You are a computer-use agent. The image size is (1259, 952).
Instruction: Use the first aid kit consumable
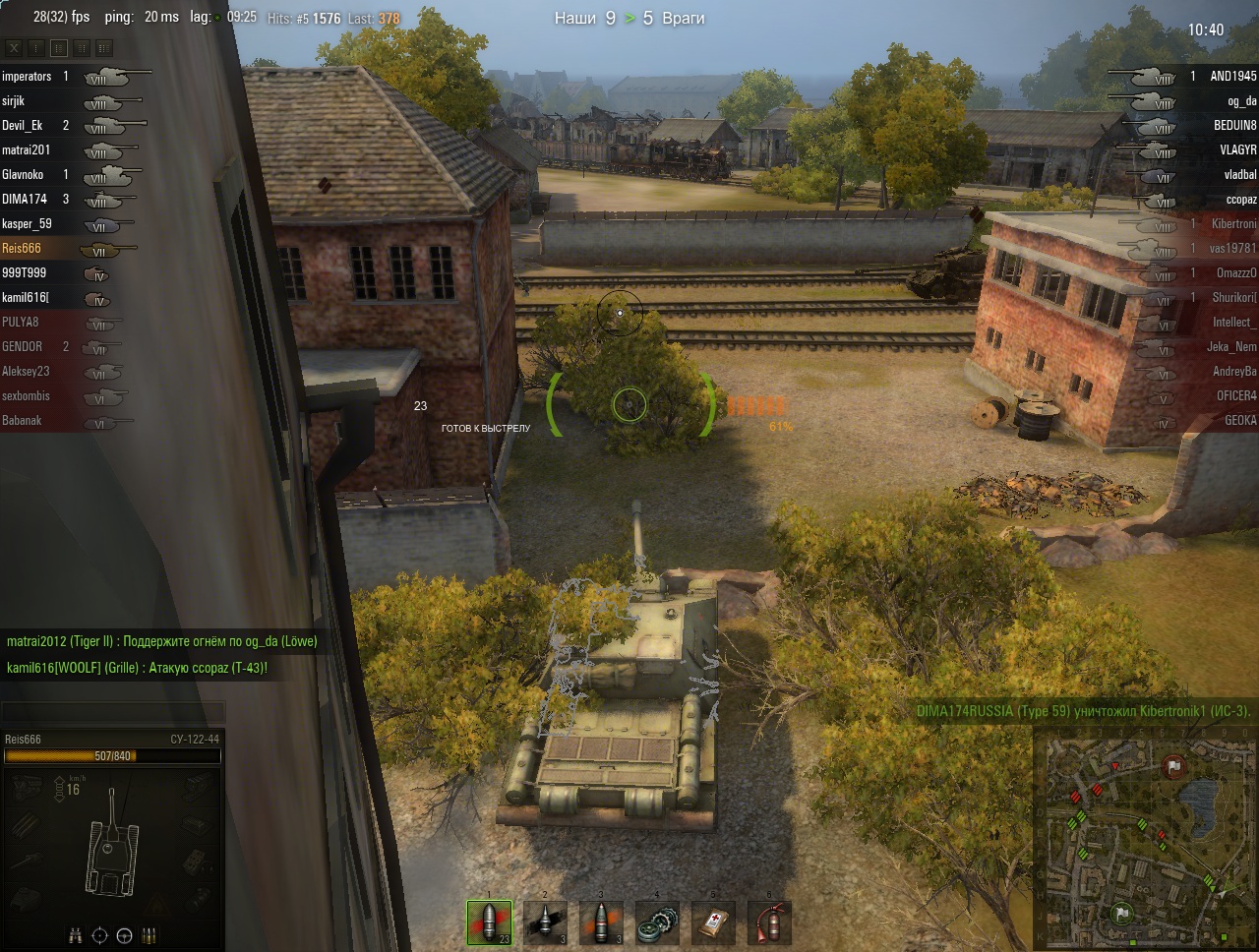(x=713, y=923)
